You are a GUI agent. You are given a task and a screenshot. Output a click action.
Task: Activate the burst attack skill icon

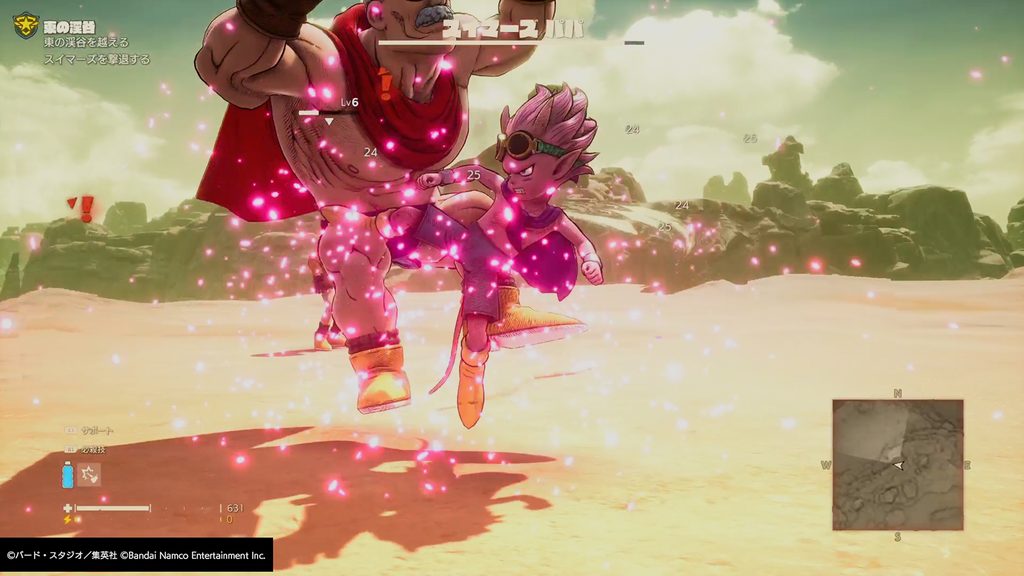pyautogui.click(x=89, y=474)
